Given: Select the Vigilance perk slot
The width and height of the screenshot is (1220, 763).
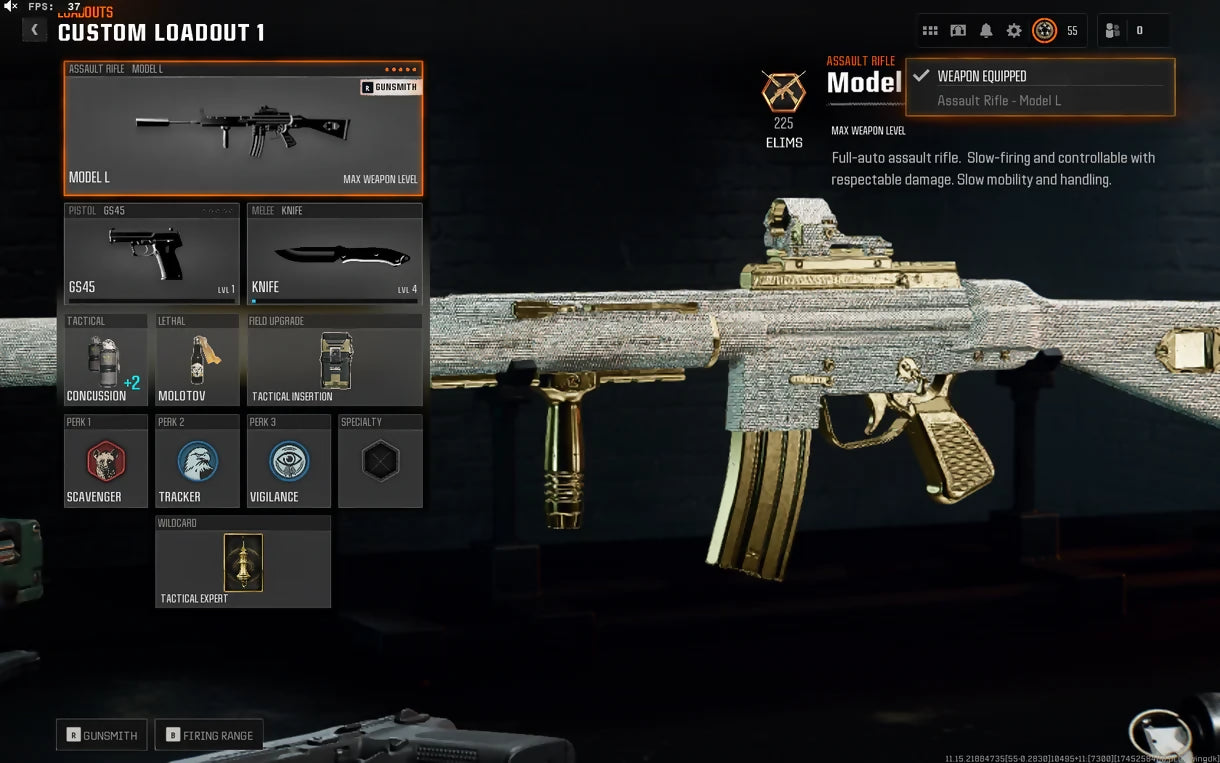Looking at the screenshot, I should pyautogui.click(x=289, y=462).
